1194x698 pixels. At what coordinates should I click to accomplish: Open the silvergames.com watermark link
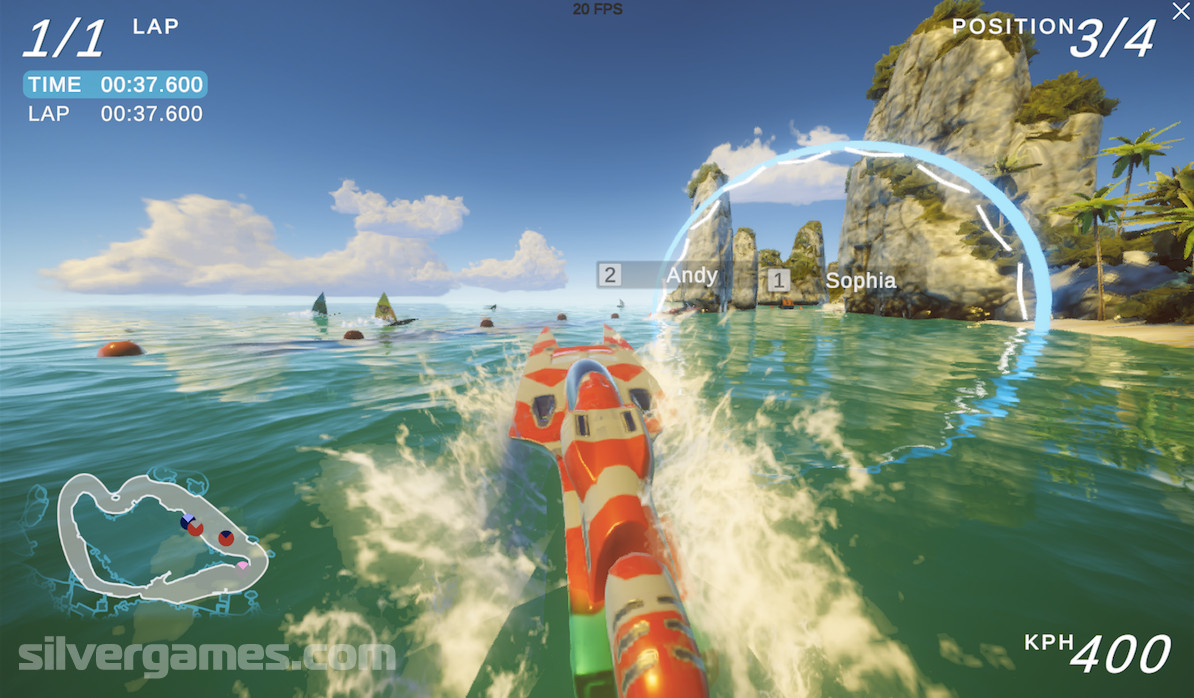[206, 657]
